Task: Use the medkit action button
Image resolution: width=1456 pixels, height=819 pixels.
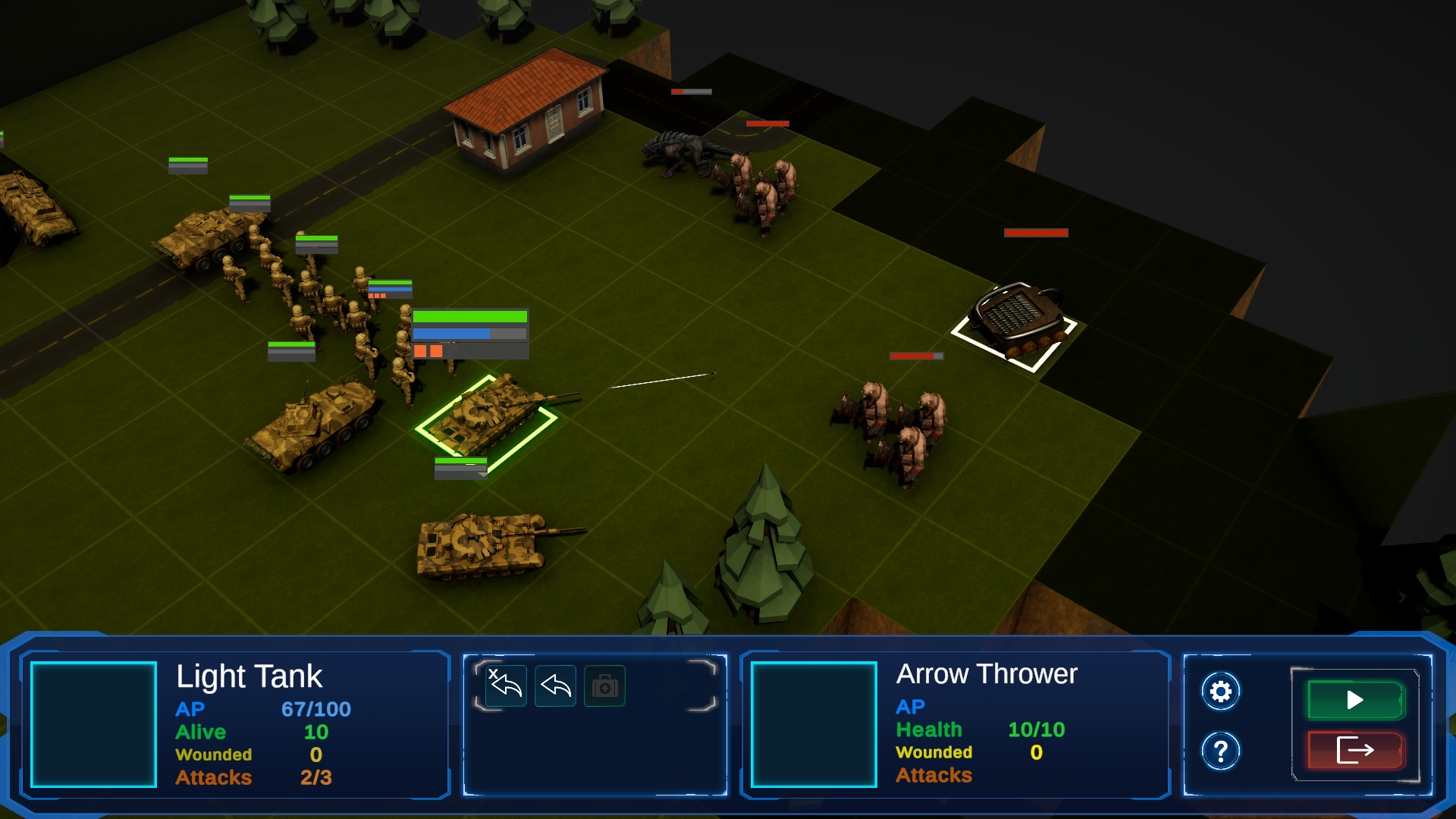Action: pyautogui.click(x=604, y=686)
